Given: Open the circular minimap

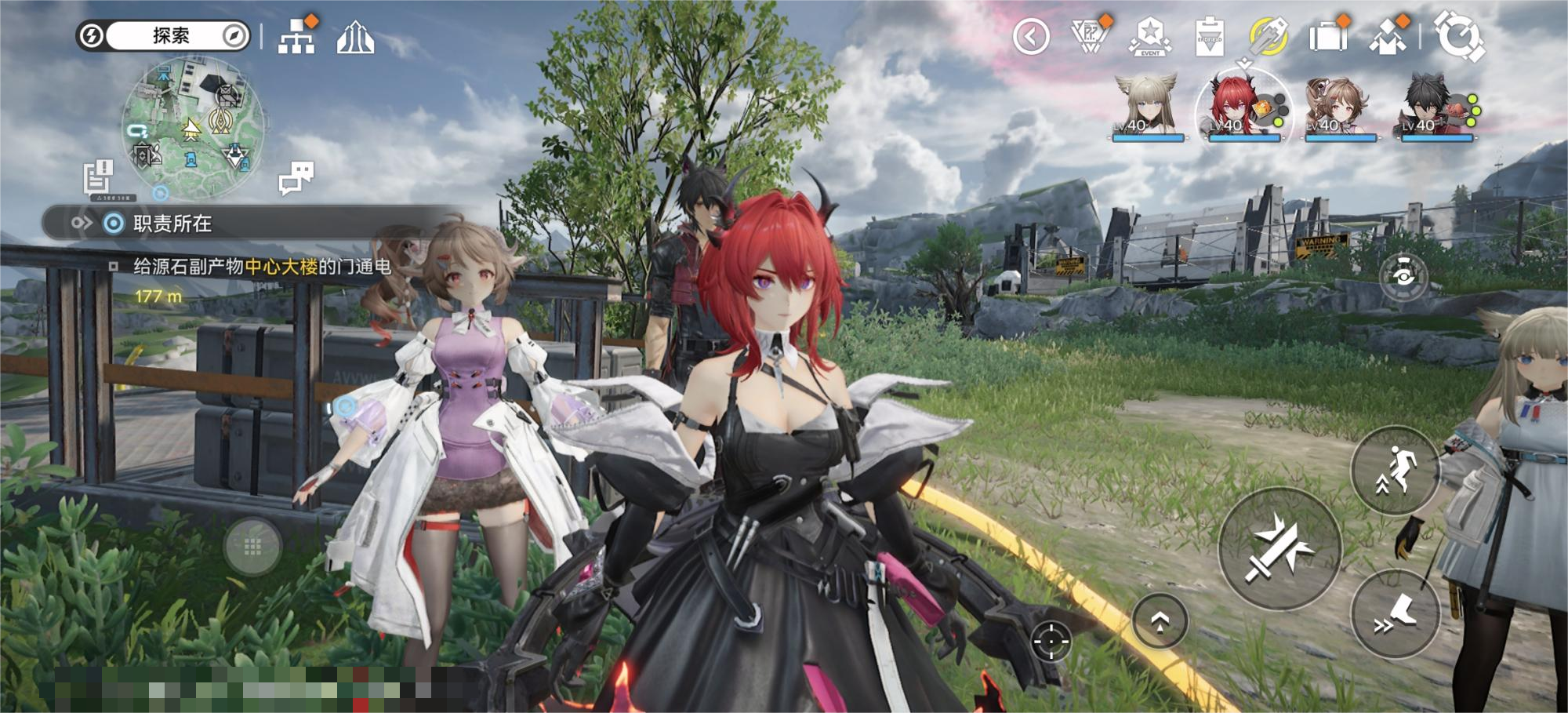Looking at the screenshot, I should 193,127.
